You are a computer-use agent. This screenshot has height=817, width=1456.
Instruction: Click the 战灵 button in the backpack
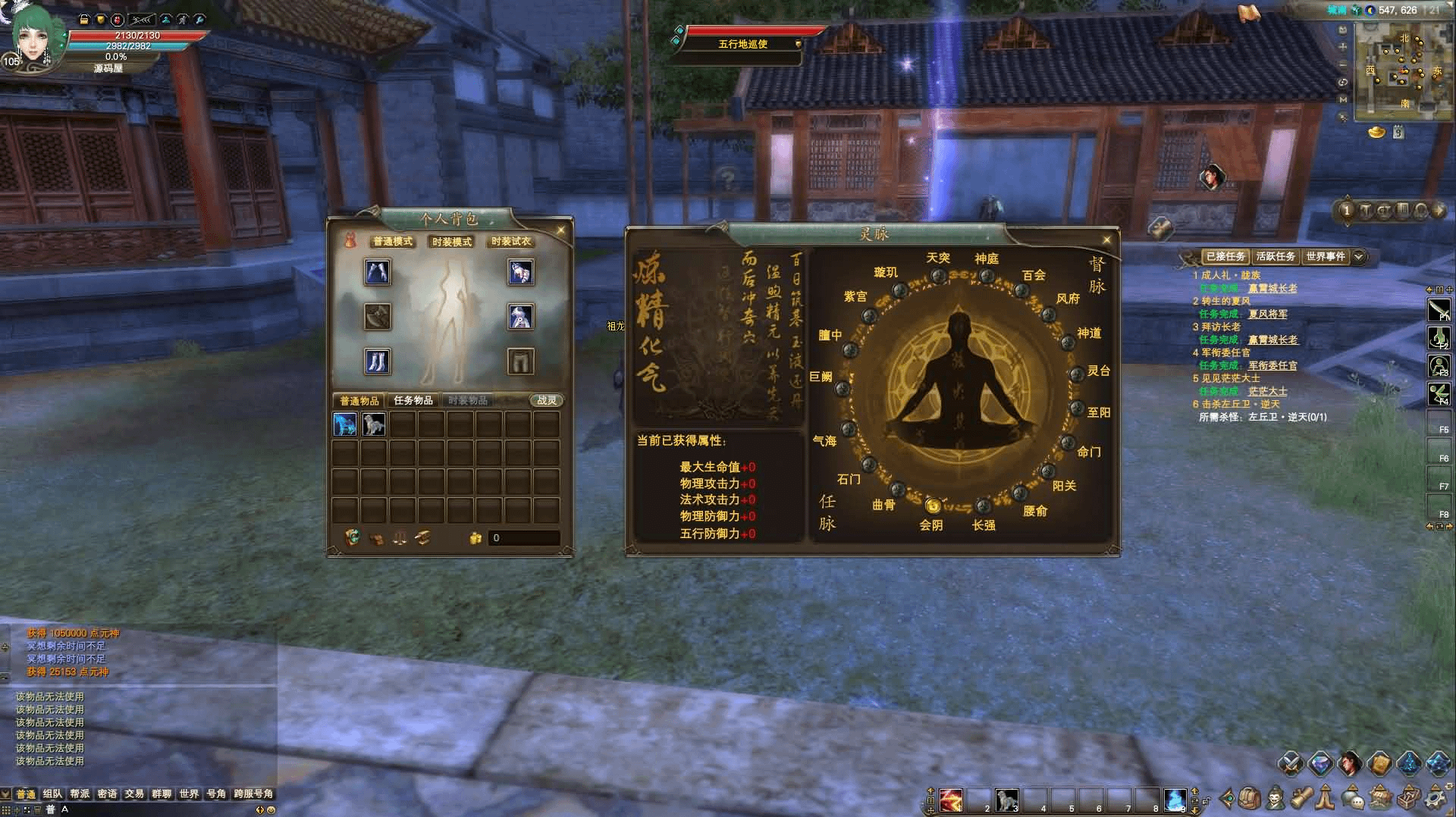pyautogui.click(x=546, y=400)
